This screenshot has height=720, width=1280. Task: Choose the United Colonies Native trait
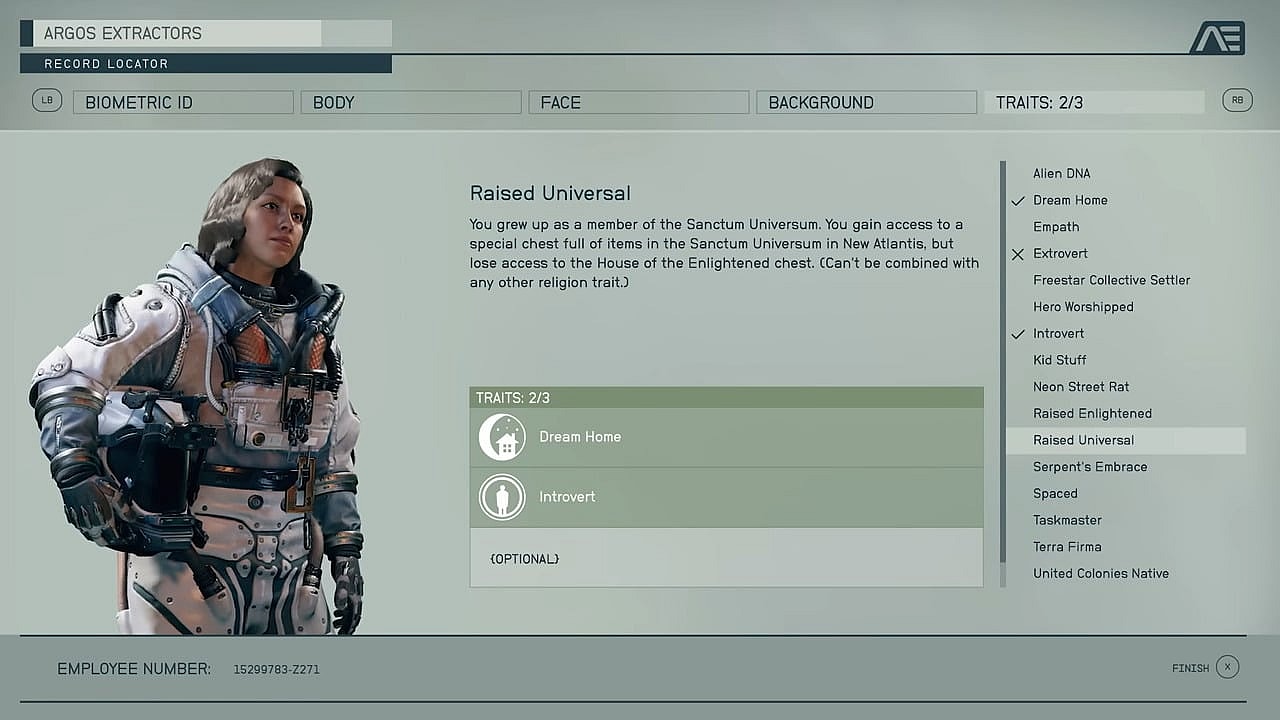(1100, 573)
